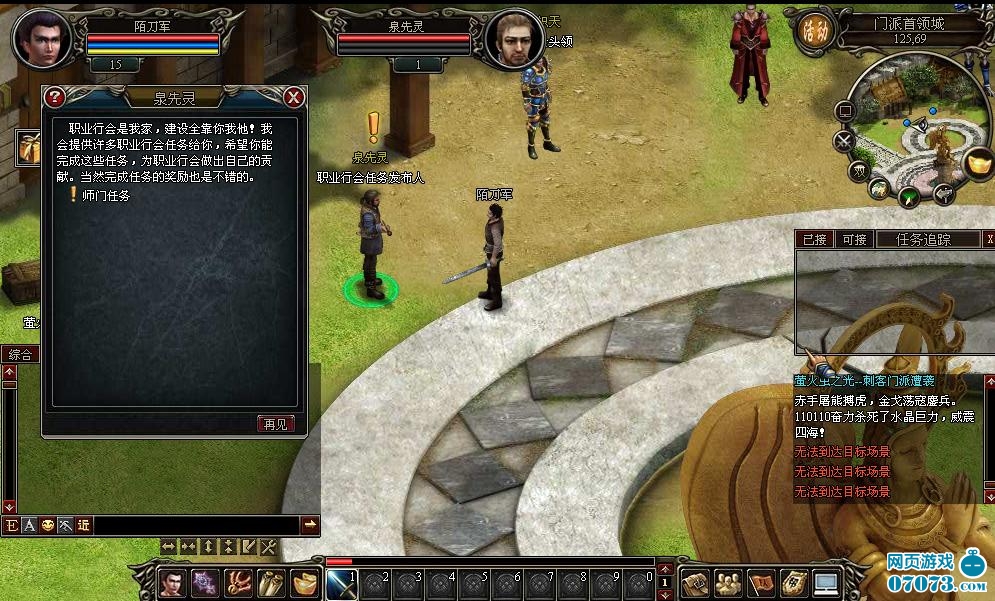The width and height of the screenshot is (995, 601).
Task: Open the chat emoji smiley picker
Action: [x=47, y=525]
